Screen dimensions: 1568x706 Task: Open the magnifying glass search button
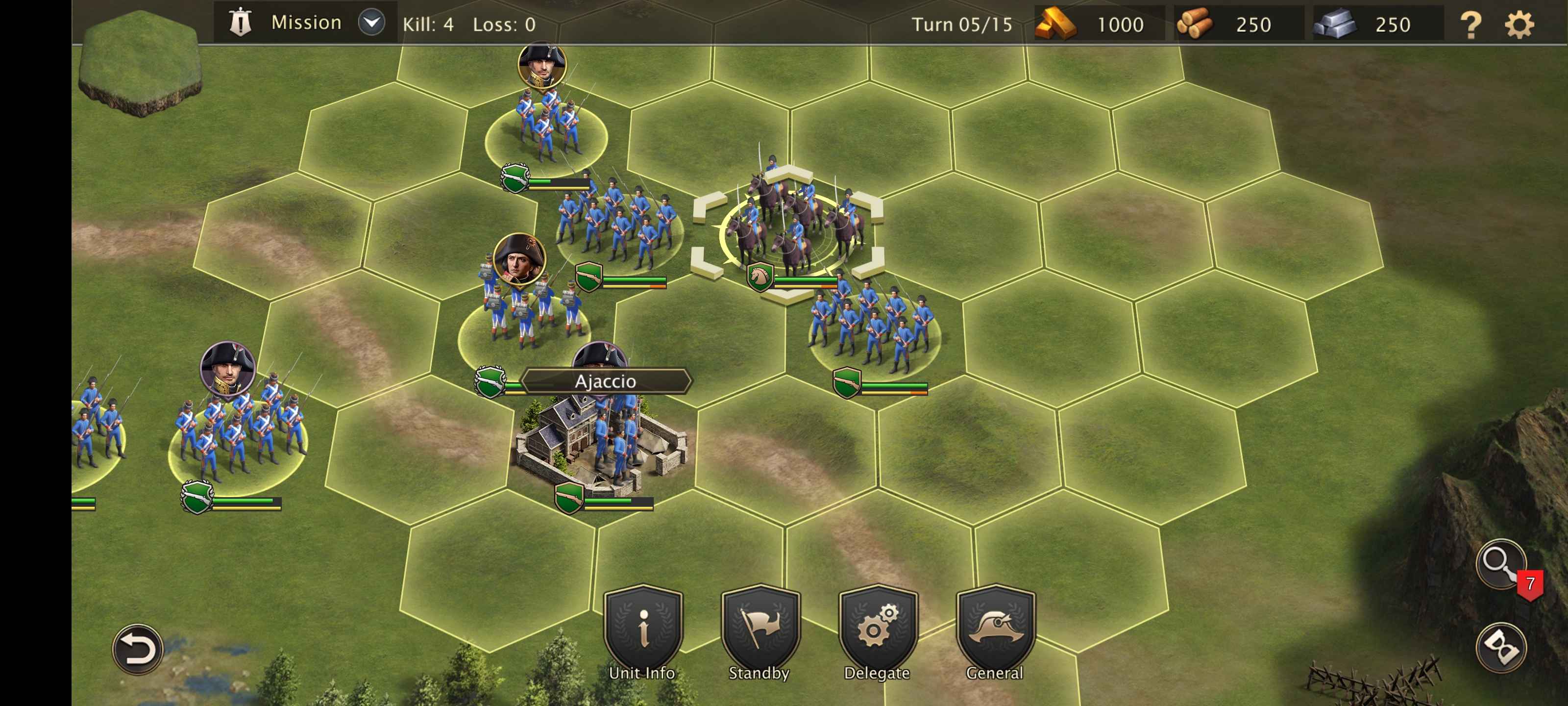(x=1500, y=563)
